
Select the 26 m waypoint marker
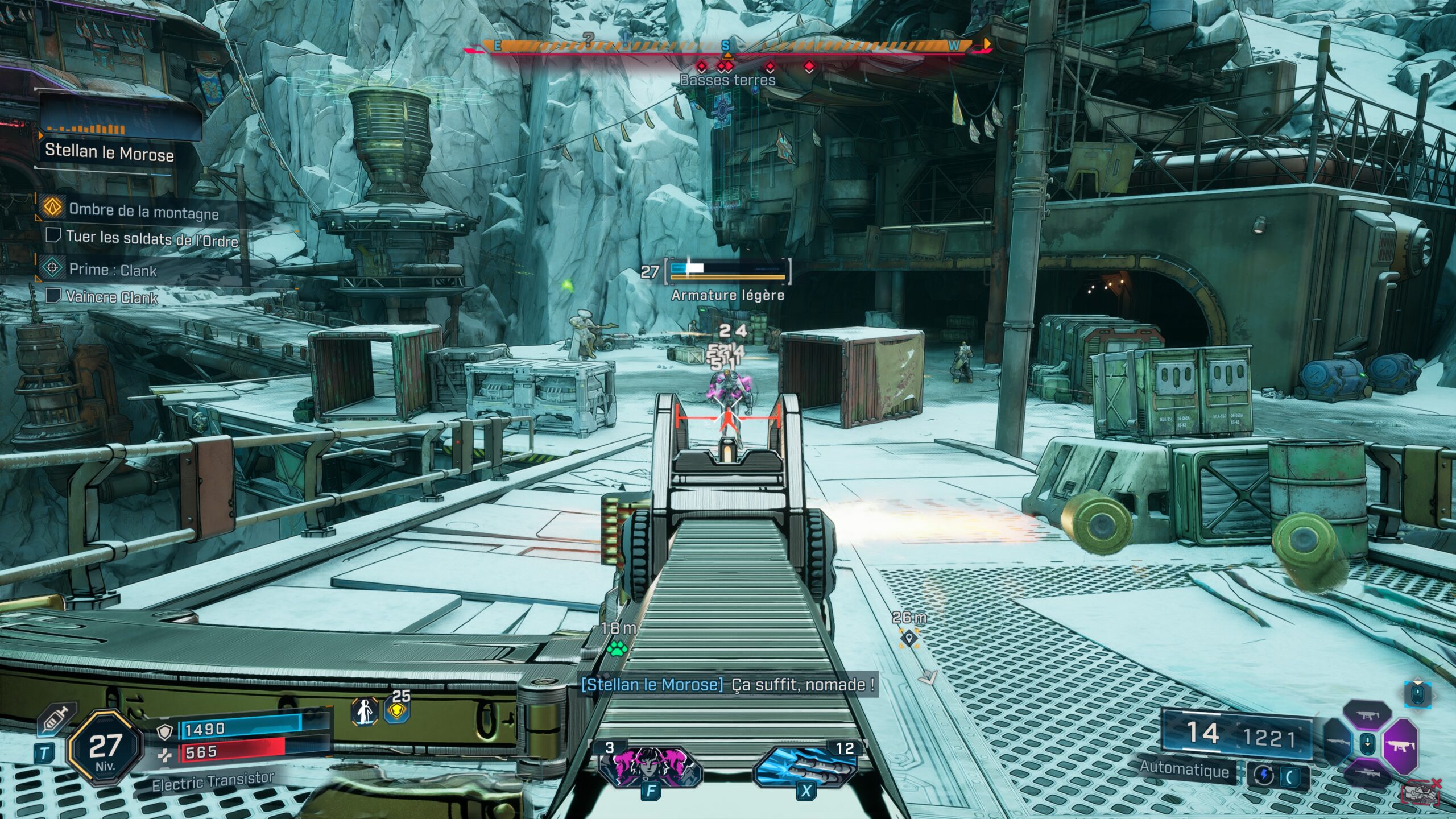pyautogui.click(x=909, y=637)
